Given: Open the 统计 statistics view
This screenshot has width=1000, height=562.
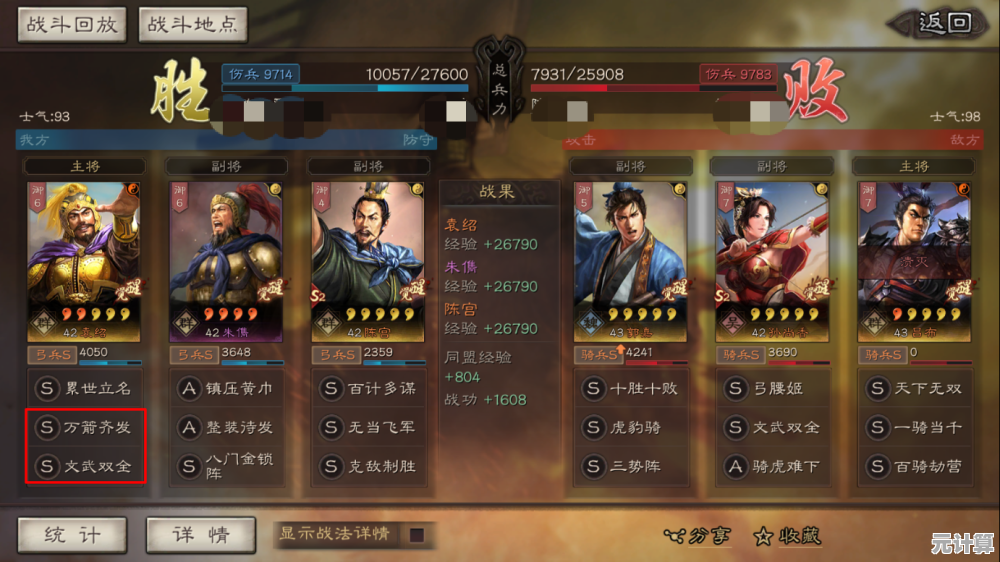Looking at the screenshot, I should coord(72,535).
